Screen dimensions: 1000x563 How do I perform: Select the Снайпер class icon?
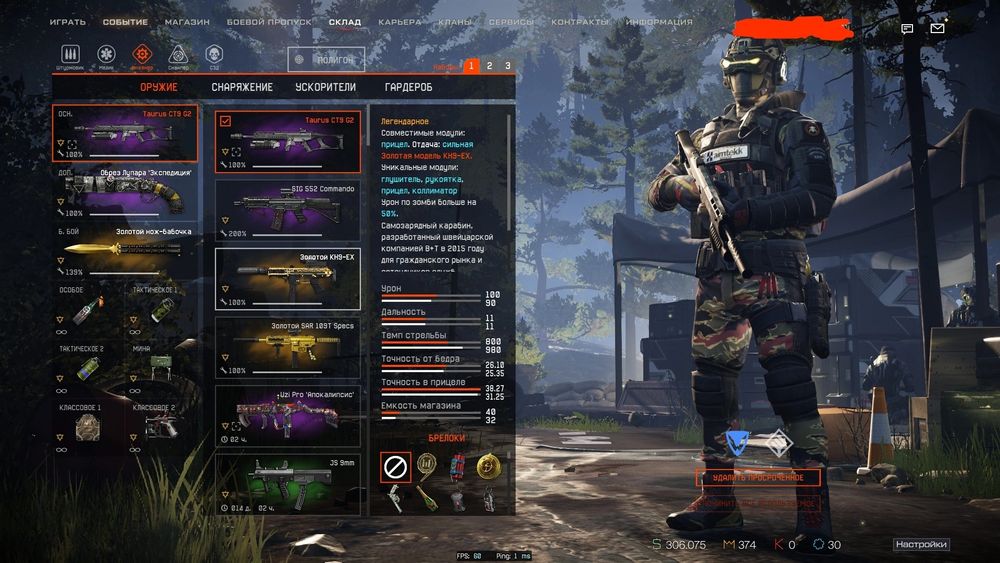[x=178, y=54]
